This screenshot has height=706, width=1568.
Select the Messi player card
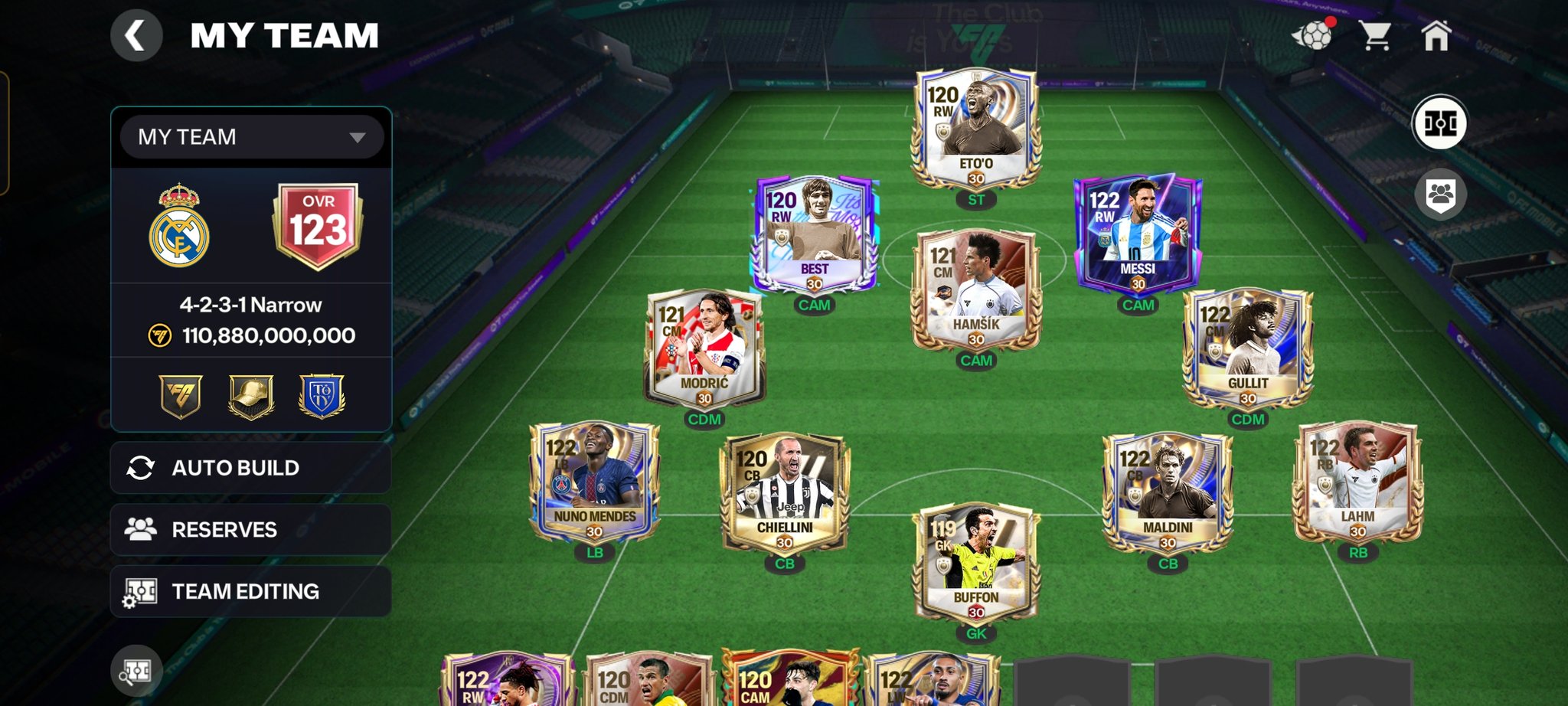[1138, 234]
